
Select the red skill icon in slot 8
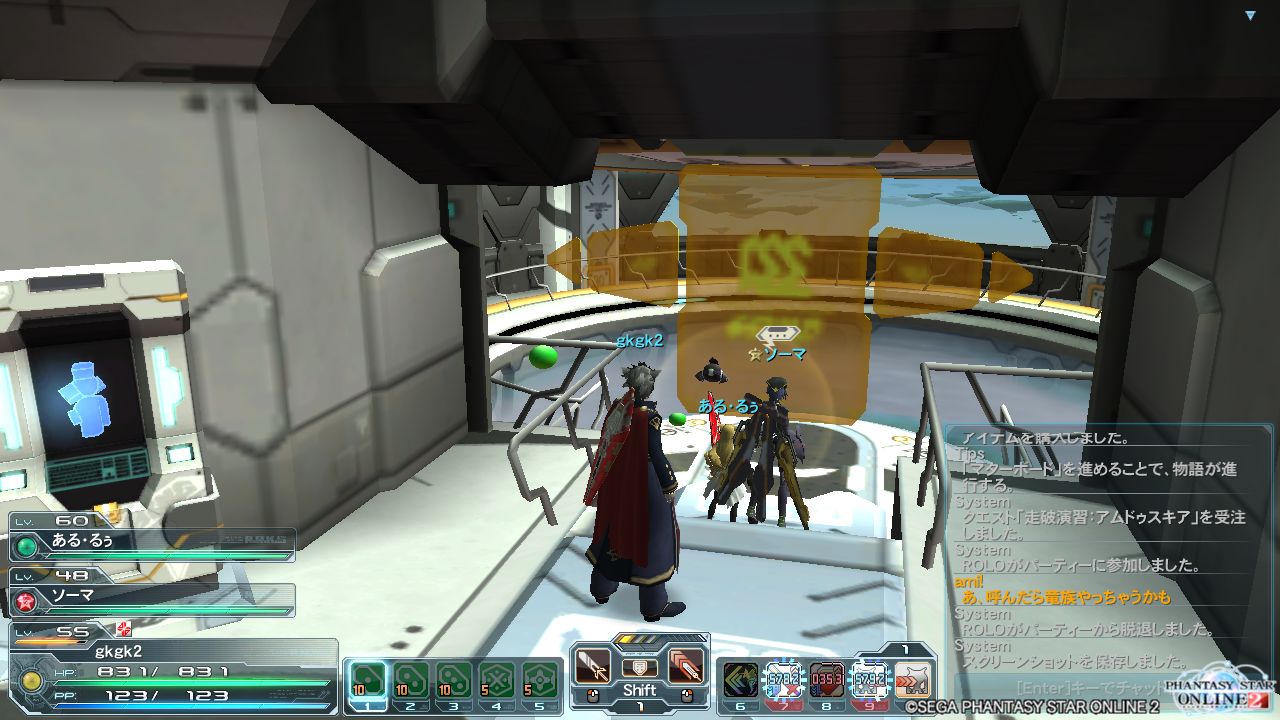click(826, 680)
